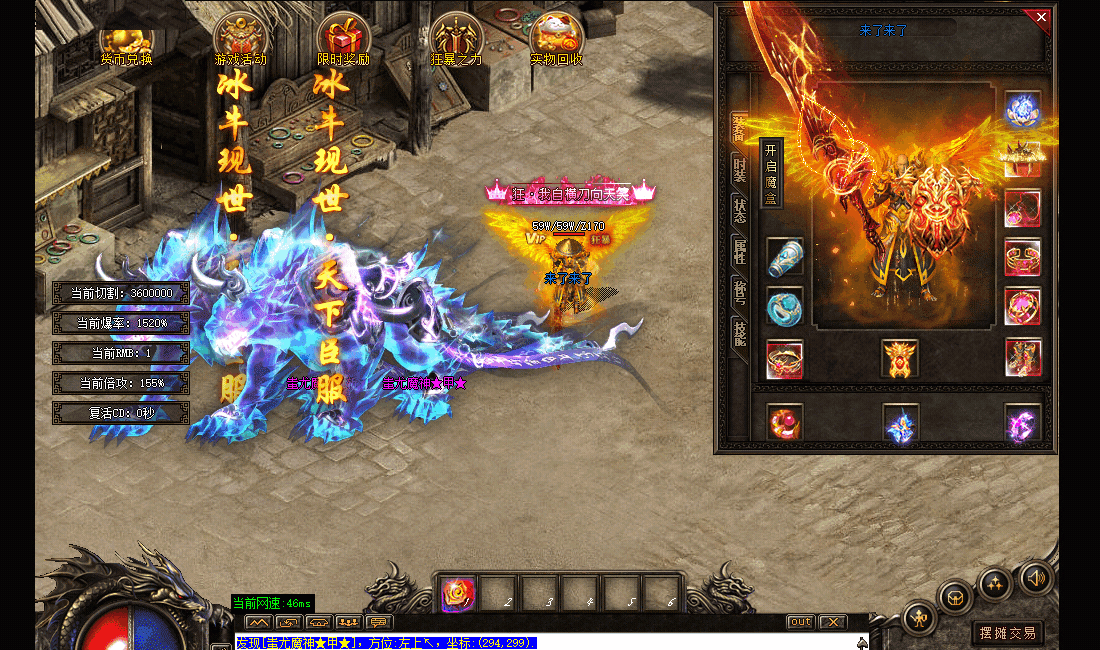Switch to the 时装 costume tab

click(x=739, y=168)
